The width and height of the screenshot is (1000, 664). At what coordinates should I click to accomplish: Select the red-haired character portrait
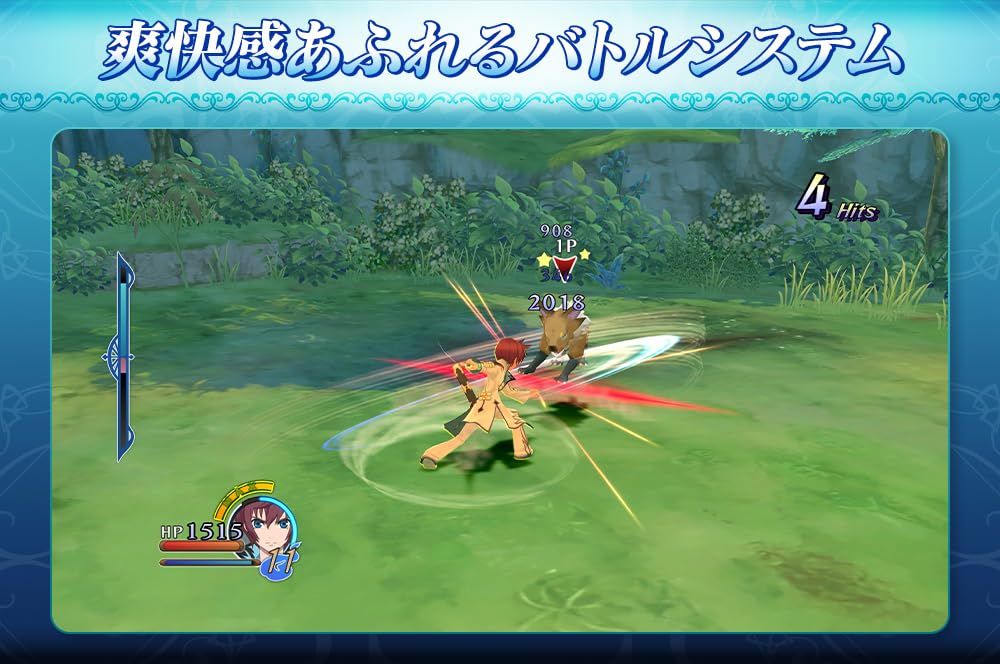(x=266, y=525)
